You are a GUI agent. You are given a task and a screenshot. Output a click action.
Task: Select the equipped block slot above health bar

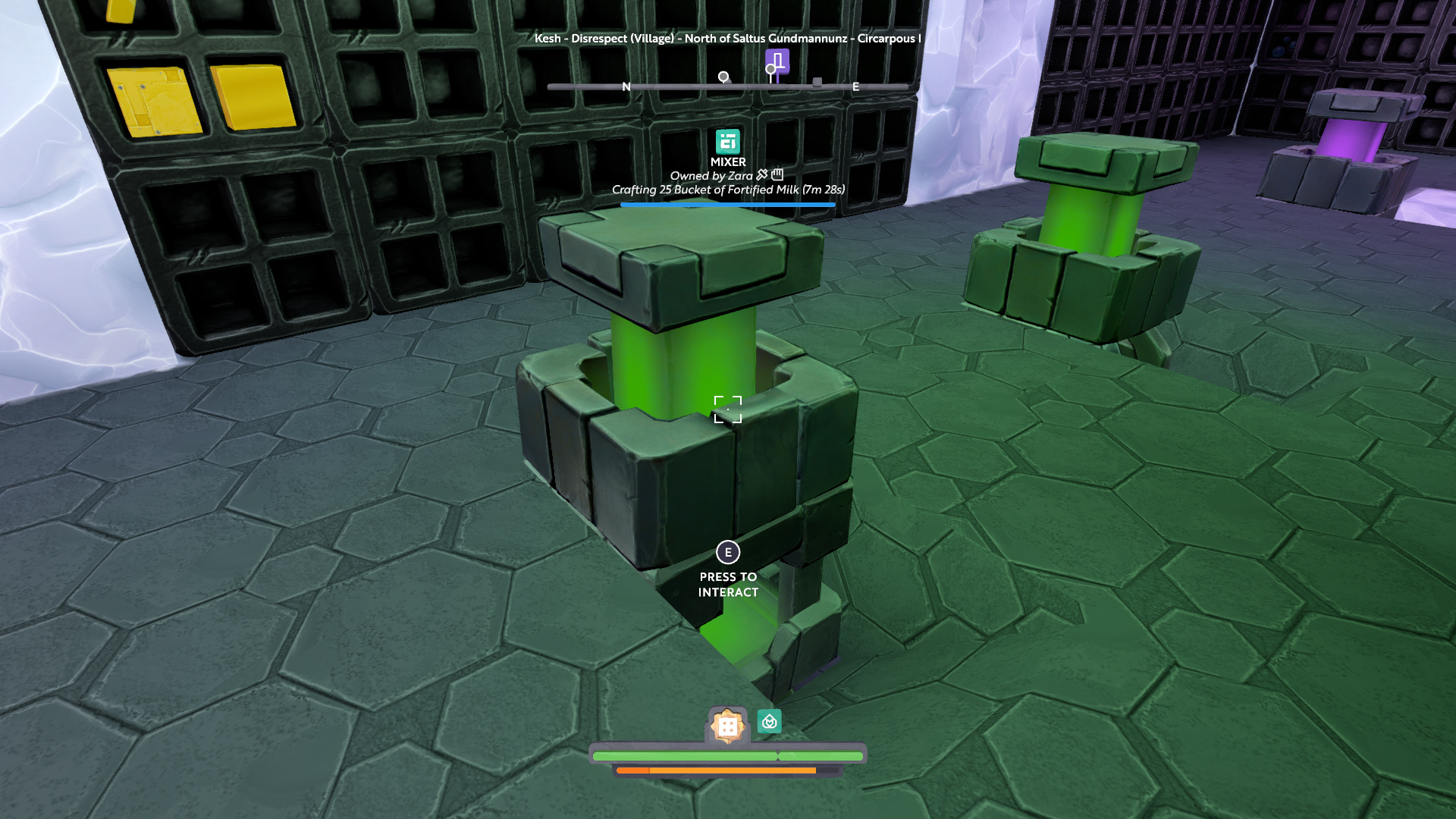point(727,726)
